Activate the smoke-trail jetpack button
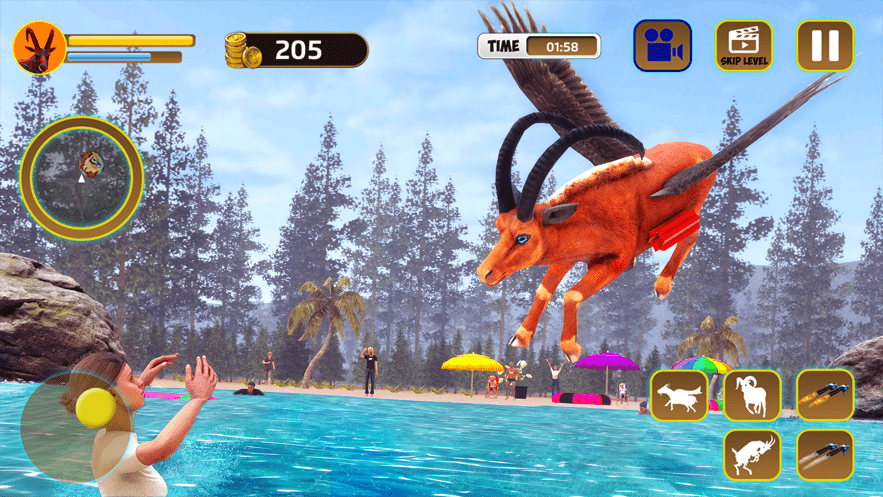Viewport: 883px width, 497px height. 825,455
